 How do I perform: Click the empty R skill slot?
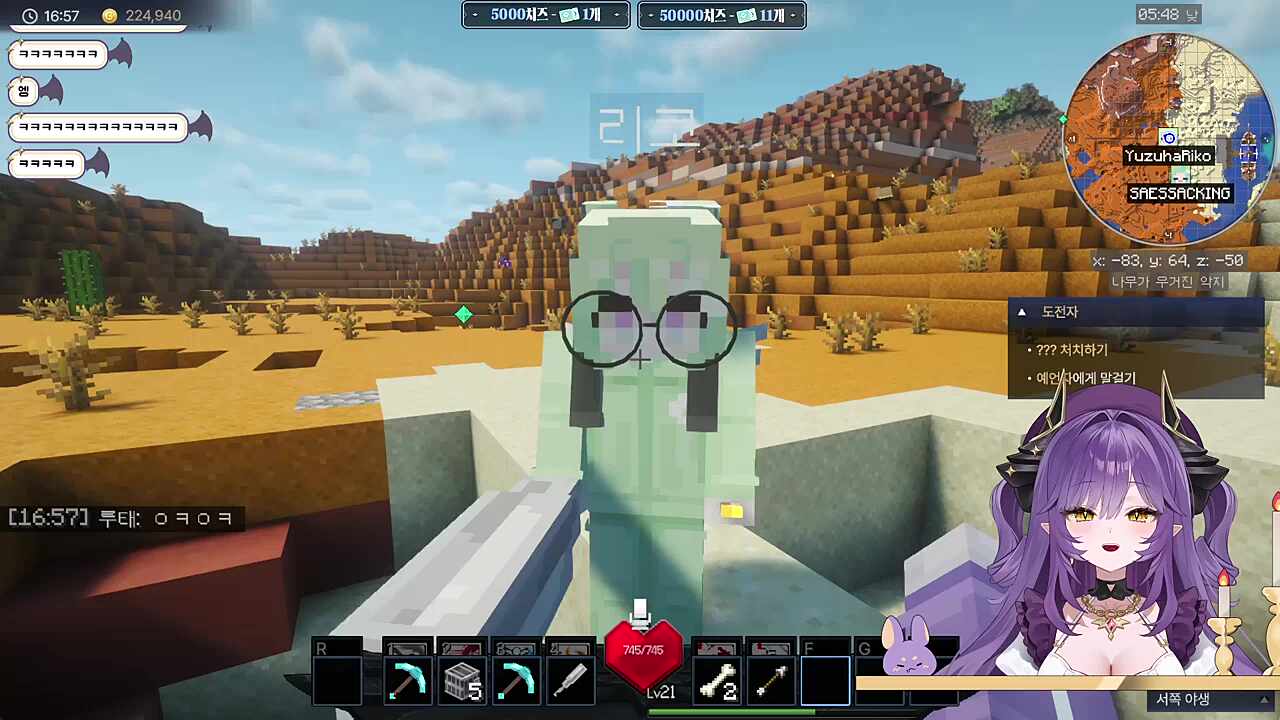[337, 681]
